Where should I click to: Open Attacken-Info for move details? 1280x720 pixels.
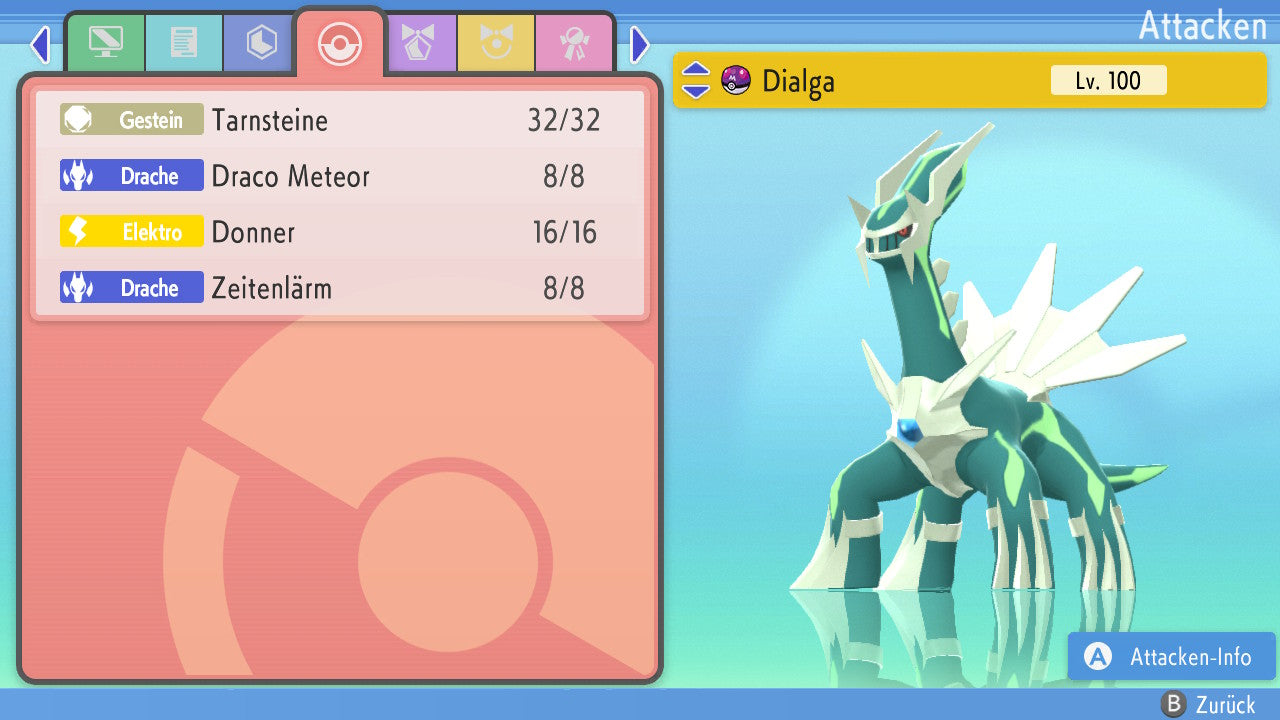click(x=1172, y=657)
